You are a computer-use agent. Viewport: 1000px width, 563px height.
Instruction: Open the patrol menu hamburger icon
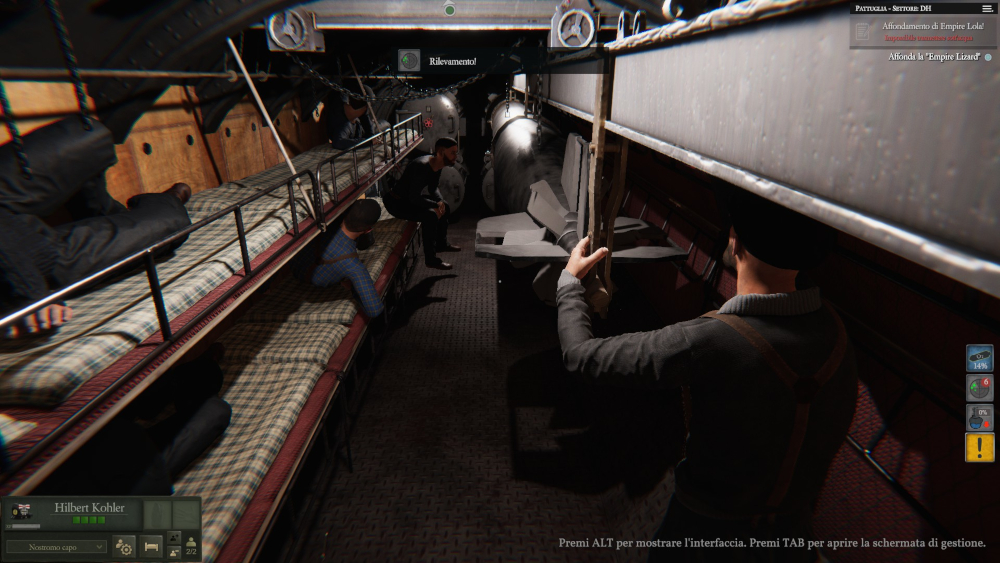pos(987,8)
